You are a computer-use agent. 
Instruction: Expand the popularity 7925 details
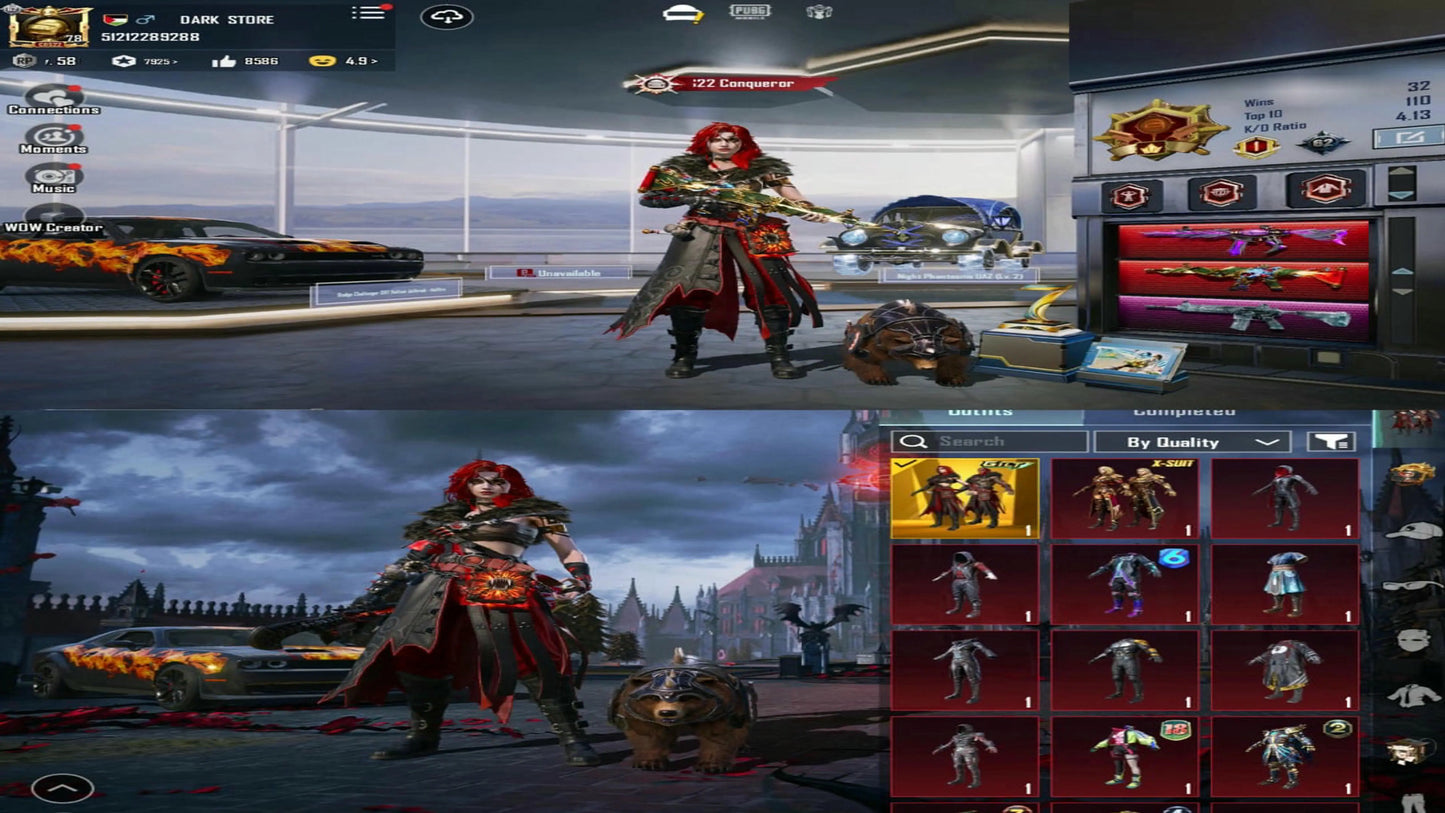(157, 59)
